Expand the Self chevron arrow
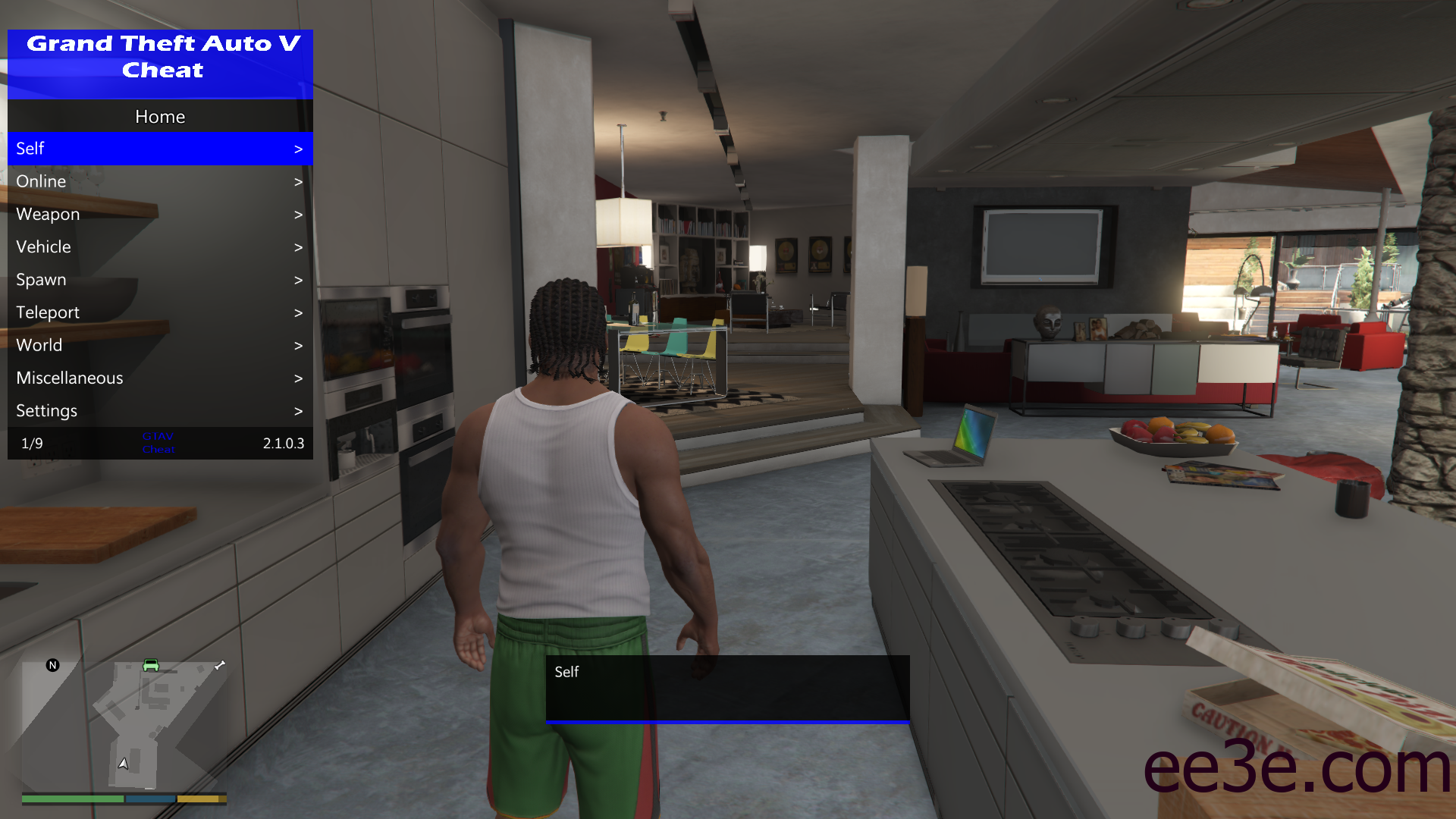The image size is (1456, 819). [x=298, y=149]
